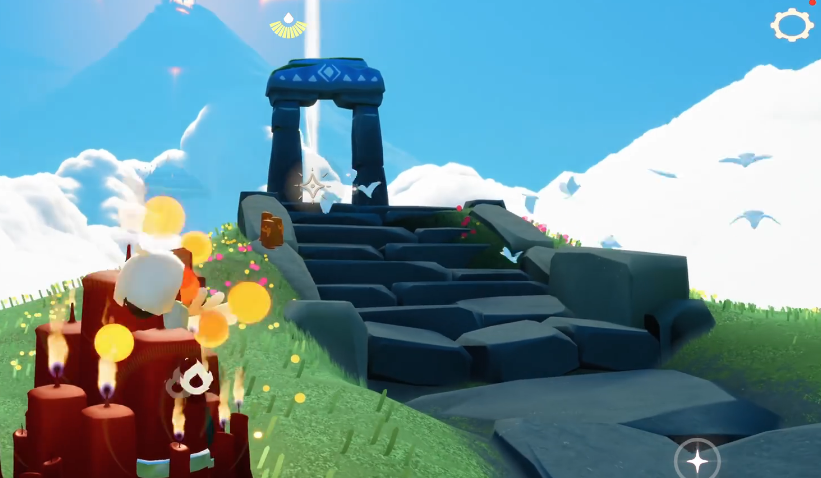Tap the white flame candle-lighting icon

(x=196, y=378)
